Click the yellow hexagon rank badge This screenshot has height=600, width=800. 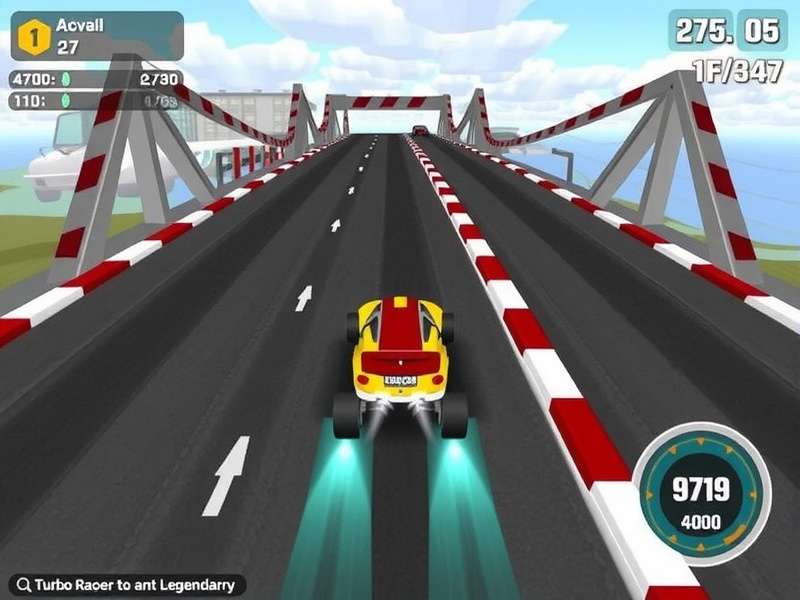(35, 37)
